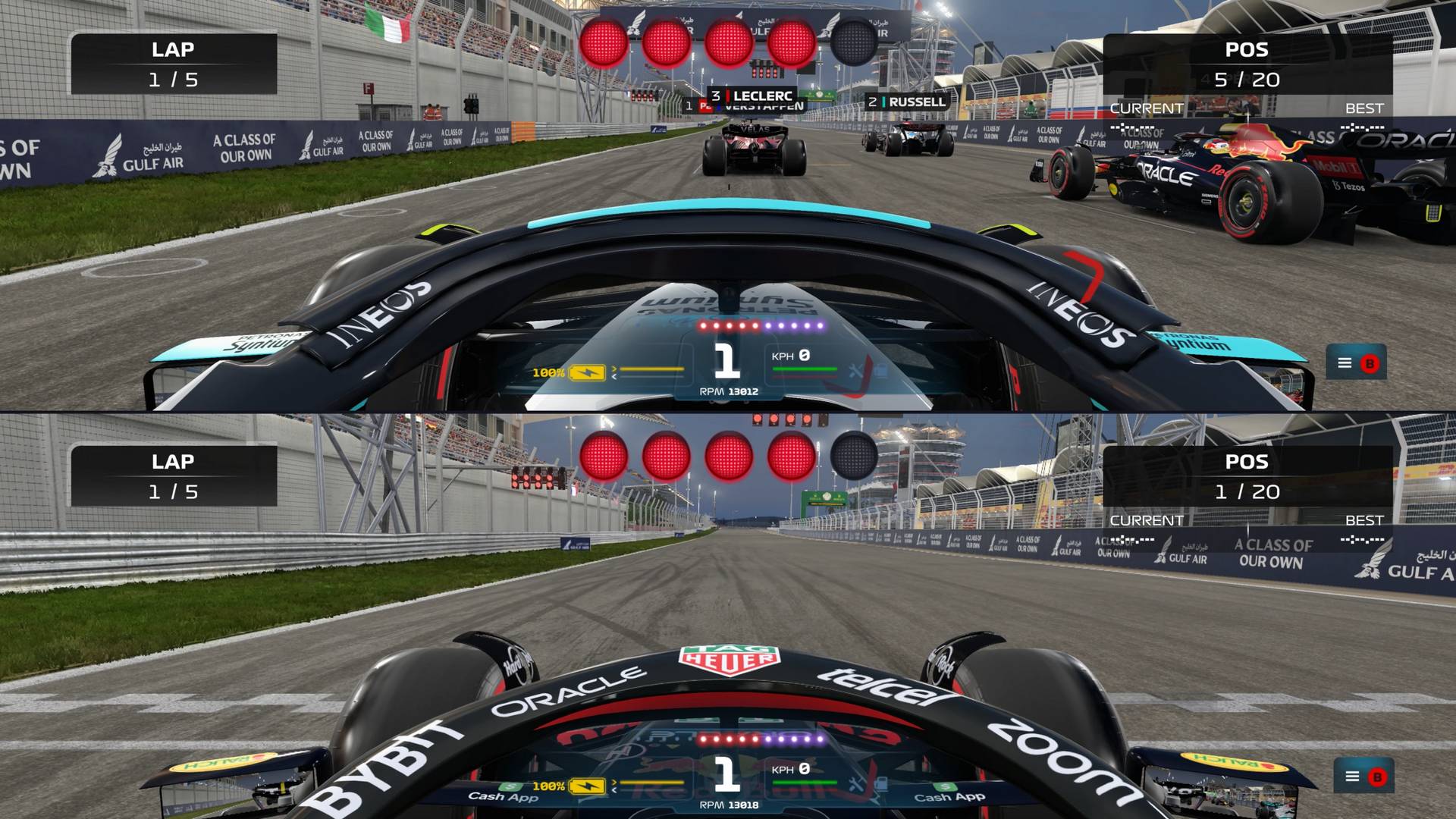The width and height of the screenshot is (1456, 819).
Task: Click the fuel pump icon beside the wrench
Action: coord(881,370)
